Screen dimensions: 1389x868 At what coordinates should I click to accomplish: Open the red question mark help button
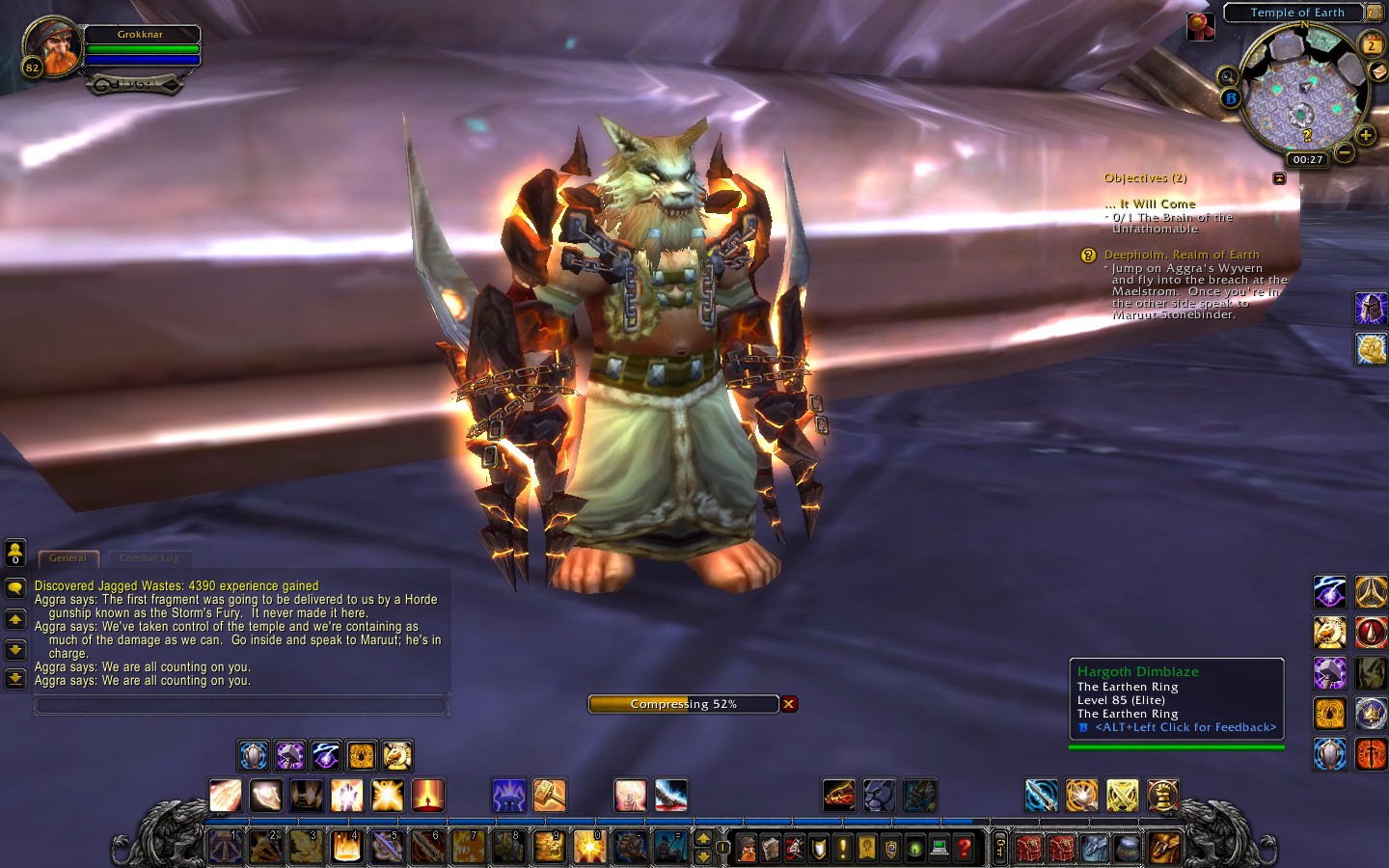point(963,849)
